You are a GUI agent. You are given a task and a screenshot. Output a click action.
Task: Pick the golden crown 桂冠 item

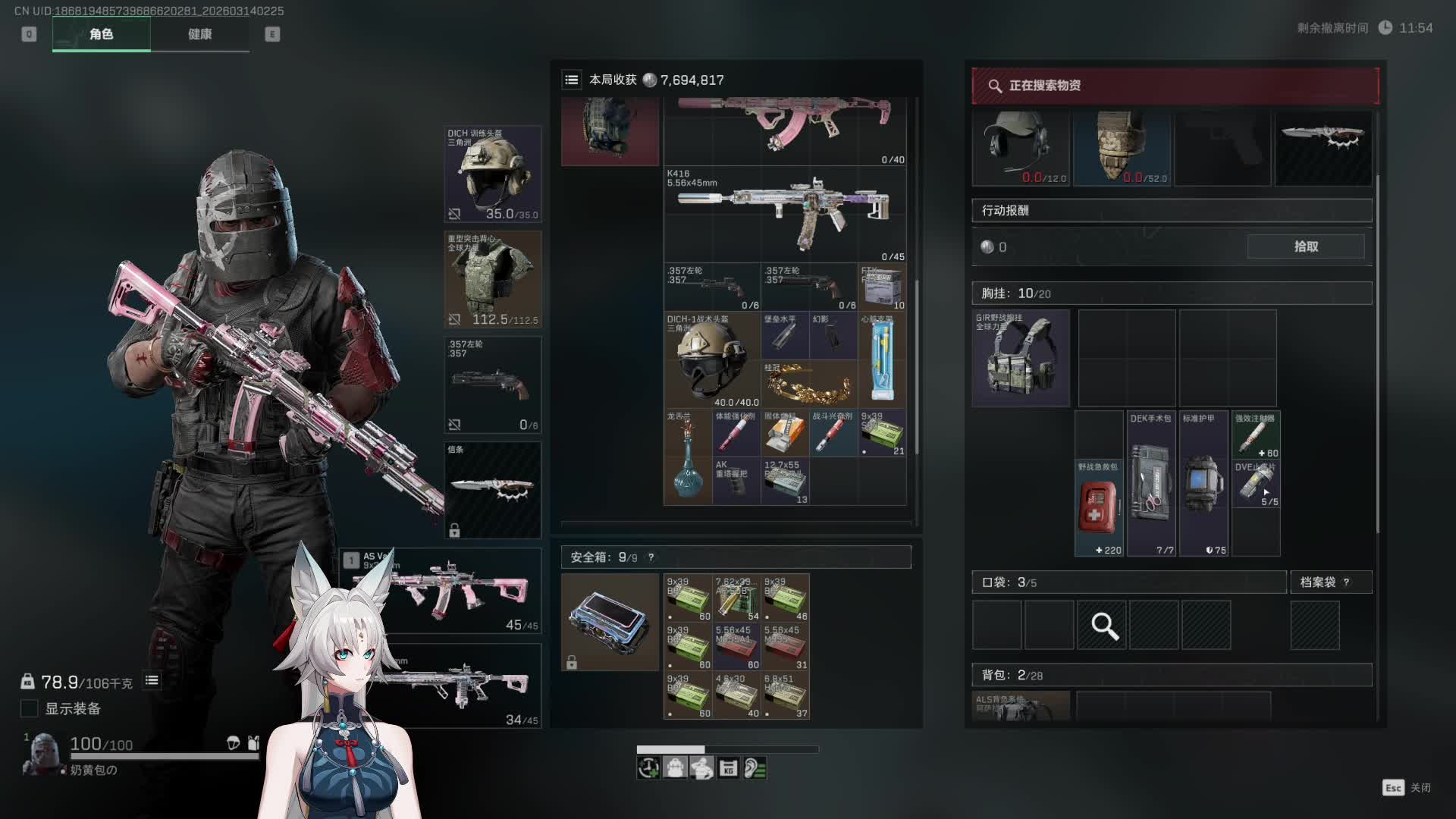pos(808,384)
